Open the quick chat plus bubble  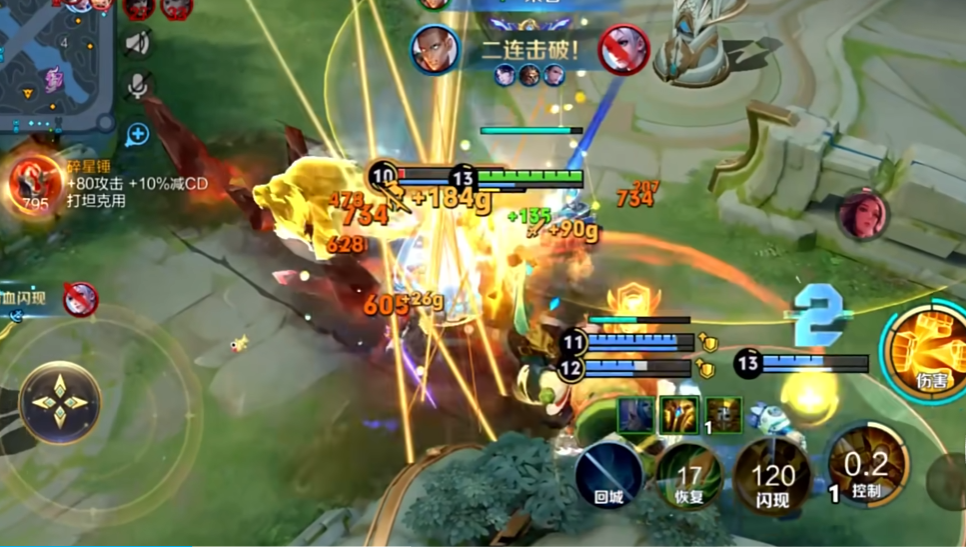point(137,134)
